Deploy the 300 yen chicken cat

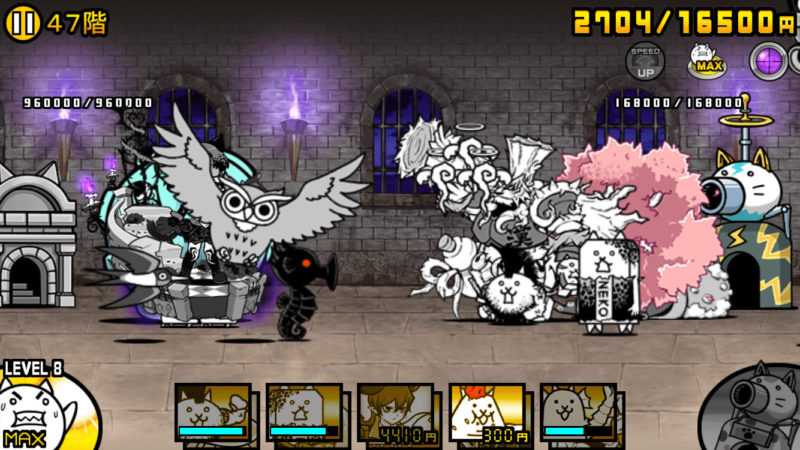pos(486,412)
